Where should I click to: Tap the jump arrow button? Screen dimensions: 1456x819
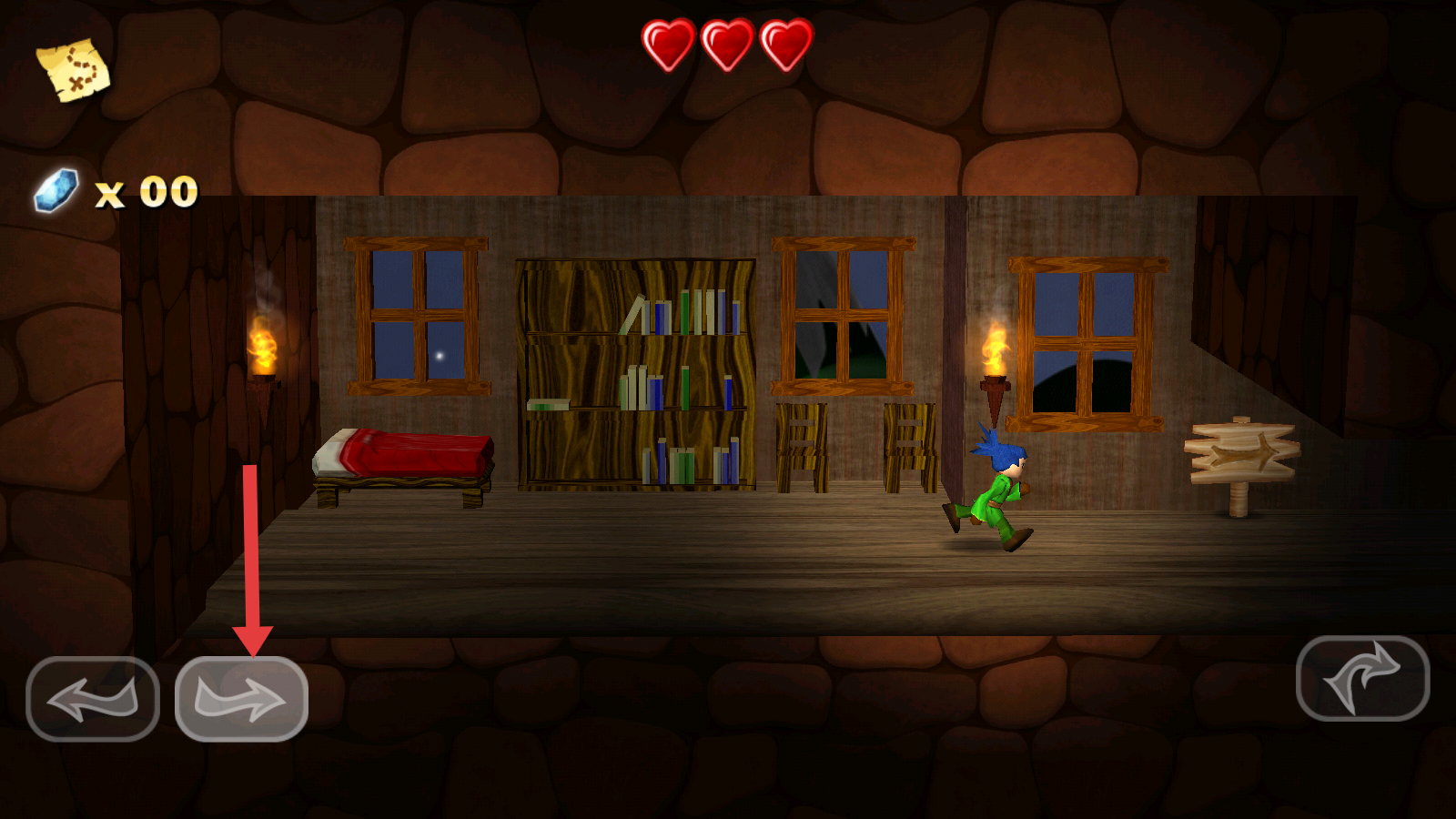pos(1362,678)
